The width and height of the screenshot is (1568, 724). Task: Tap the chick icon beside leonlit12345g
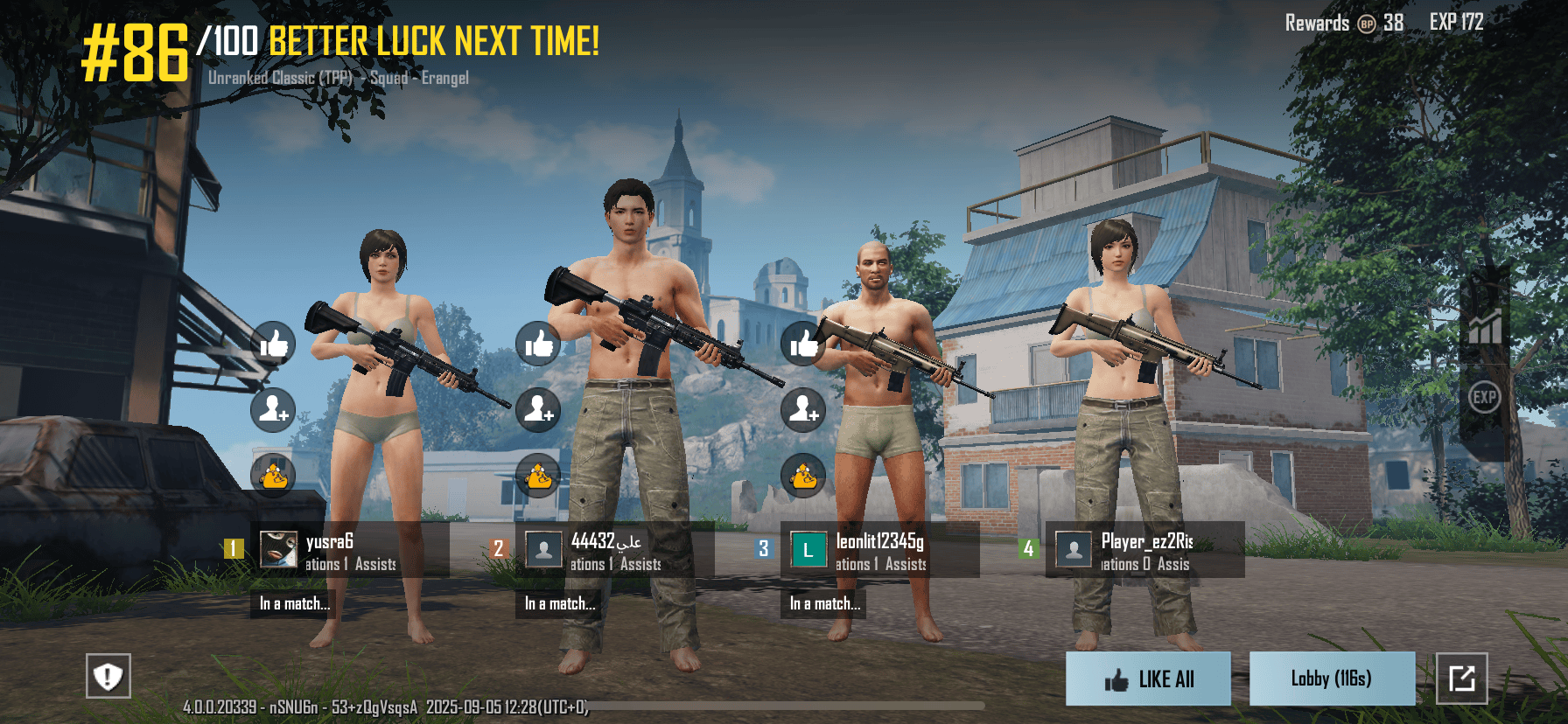point(803,476)
